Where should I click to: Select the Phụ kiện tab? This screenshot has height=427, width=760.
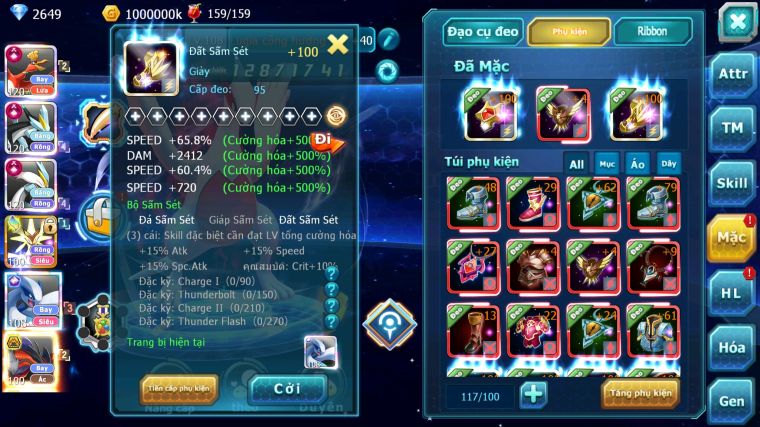569,32
